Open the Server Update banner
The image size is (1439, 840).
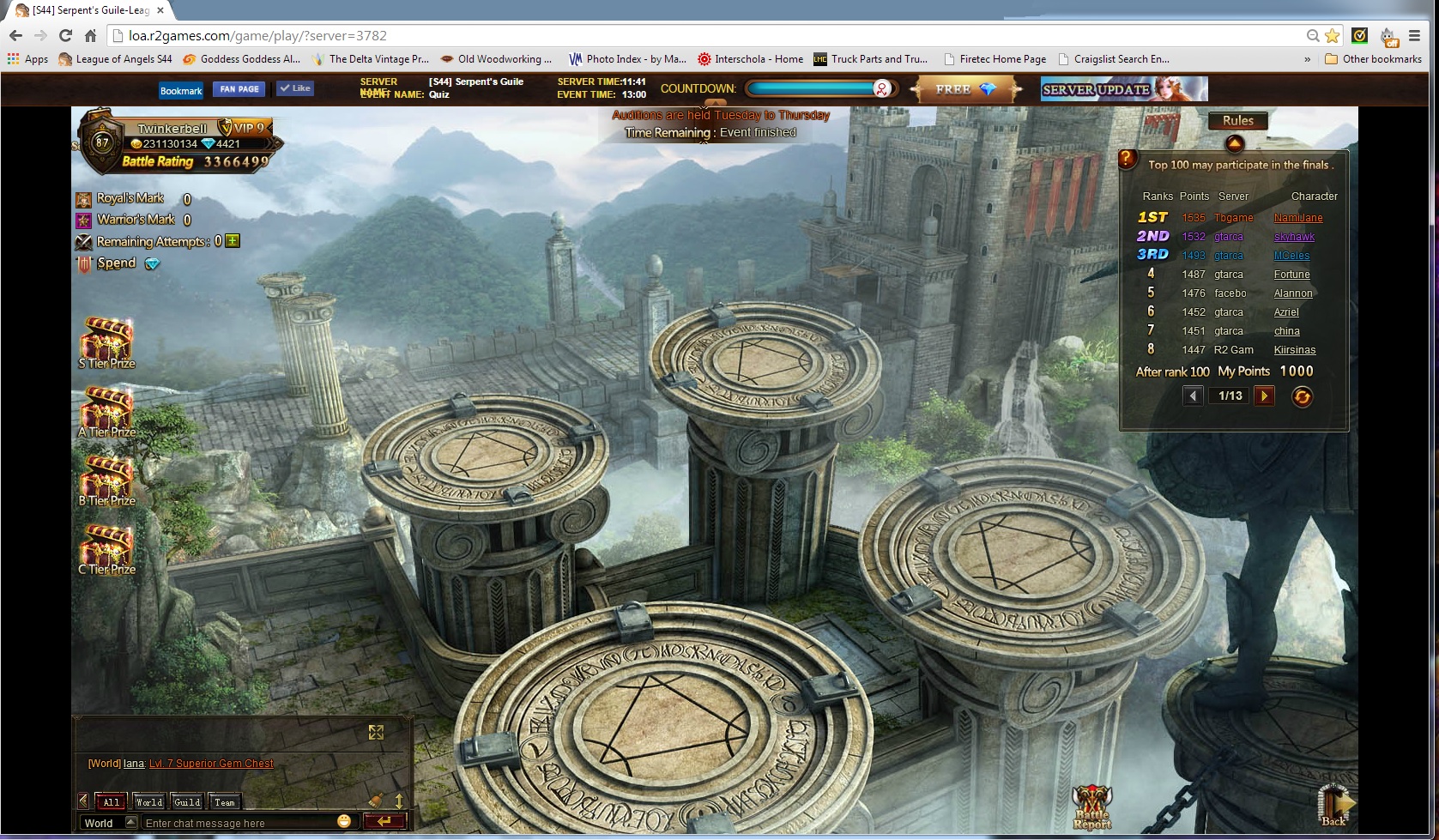coord(1123,89)
